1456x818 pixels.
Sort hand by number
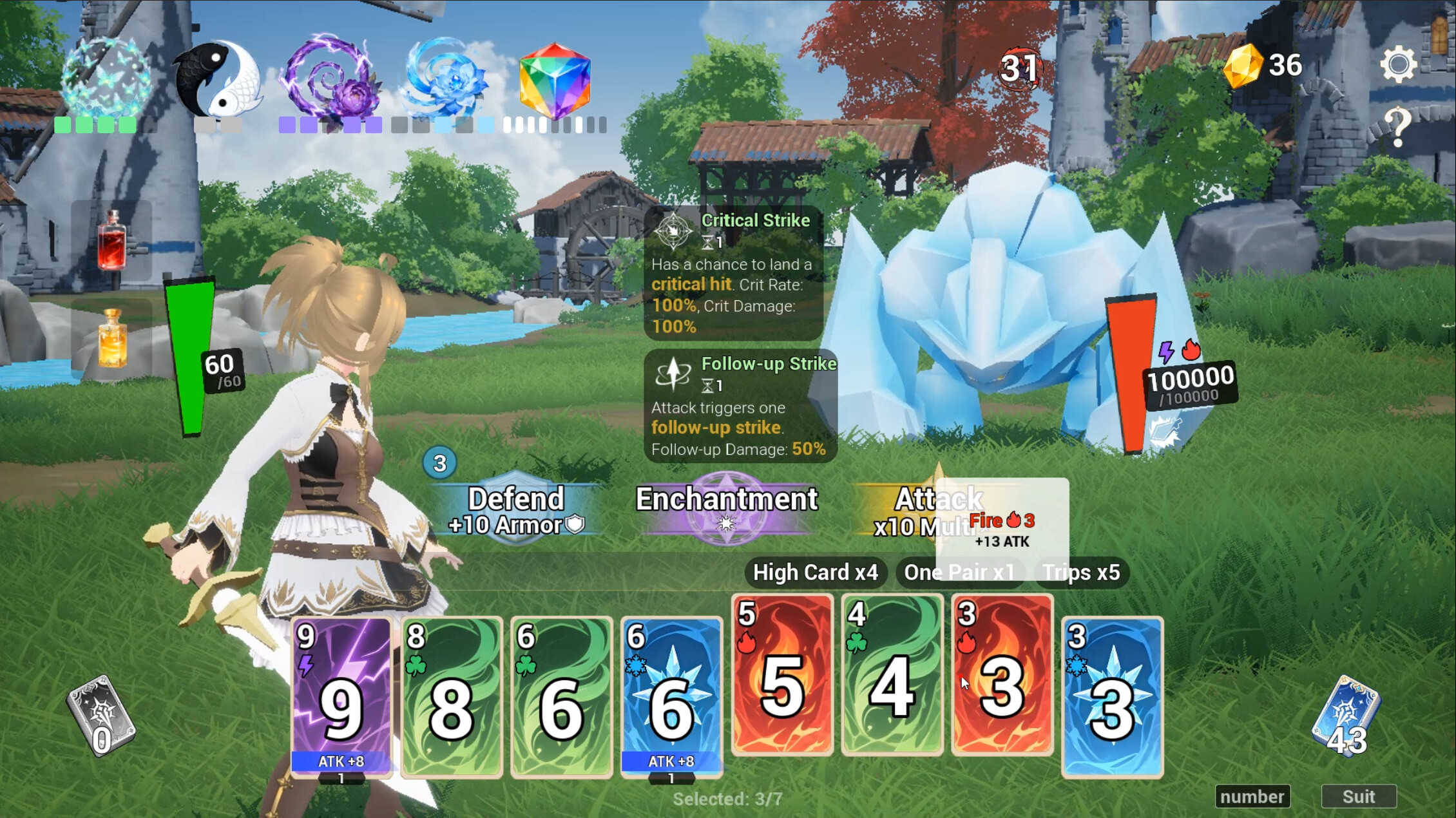[1252, 796]
